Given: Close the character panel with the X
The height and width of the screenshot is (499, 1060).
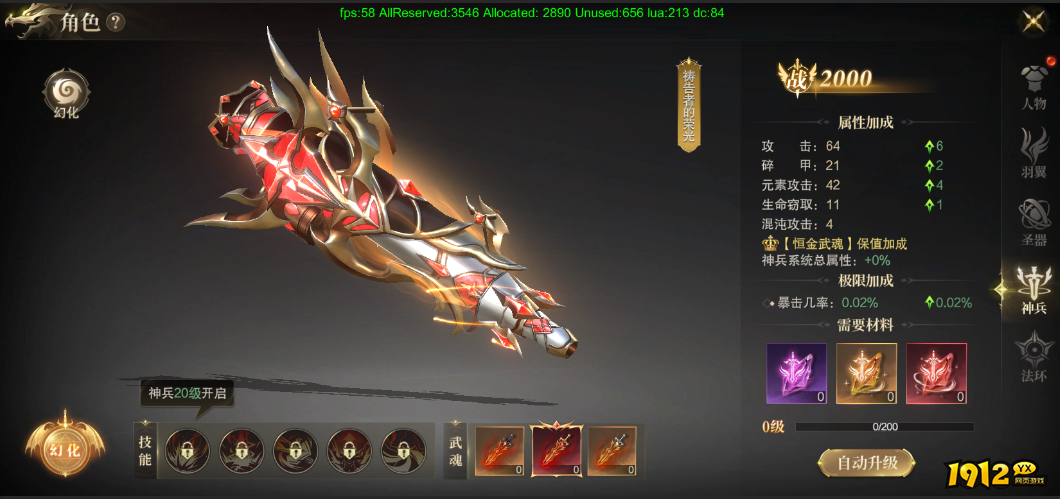Looking at the screenshot, I should point(1033,22).
